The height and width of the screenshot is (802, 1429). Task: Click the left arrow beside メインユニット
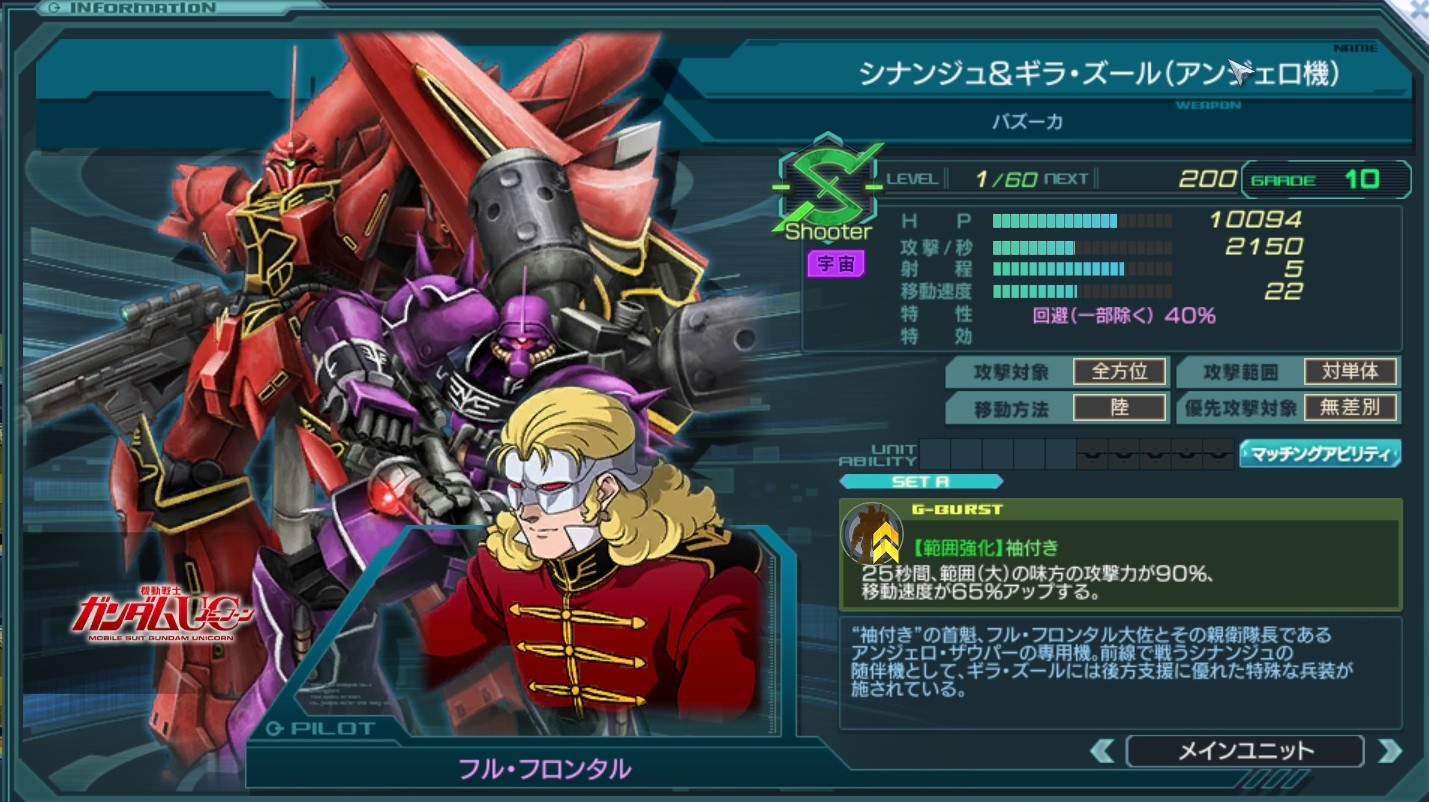pyautogui.click(x=1104, y=750)
